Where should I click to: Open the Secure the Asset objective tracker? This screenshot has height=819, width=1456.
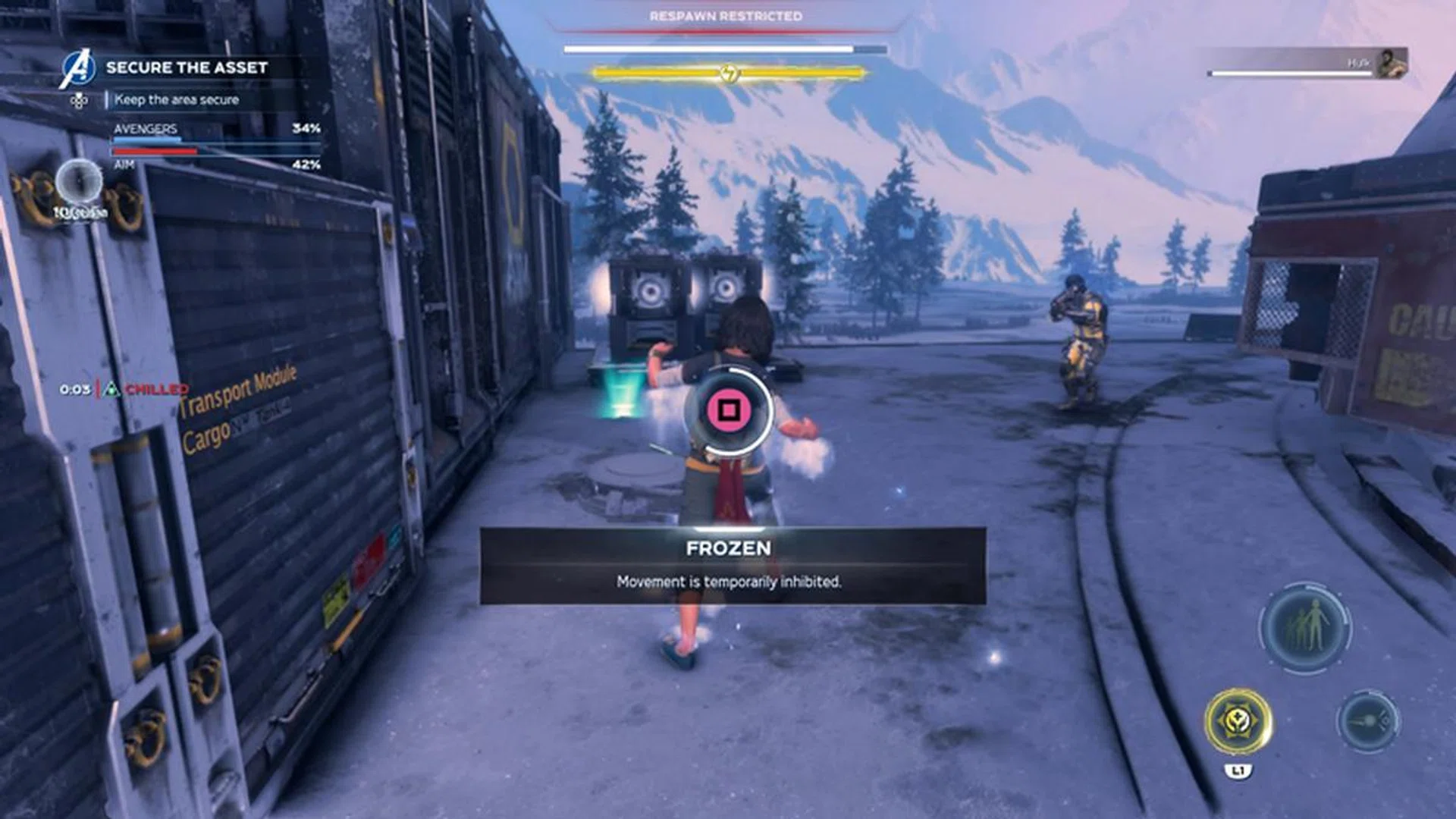coord(187,67)
